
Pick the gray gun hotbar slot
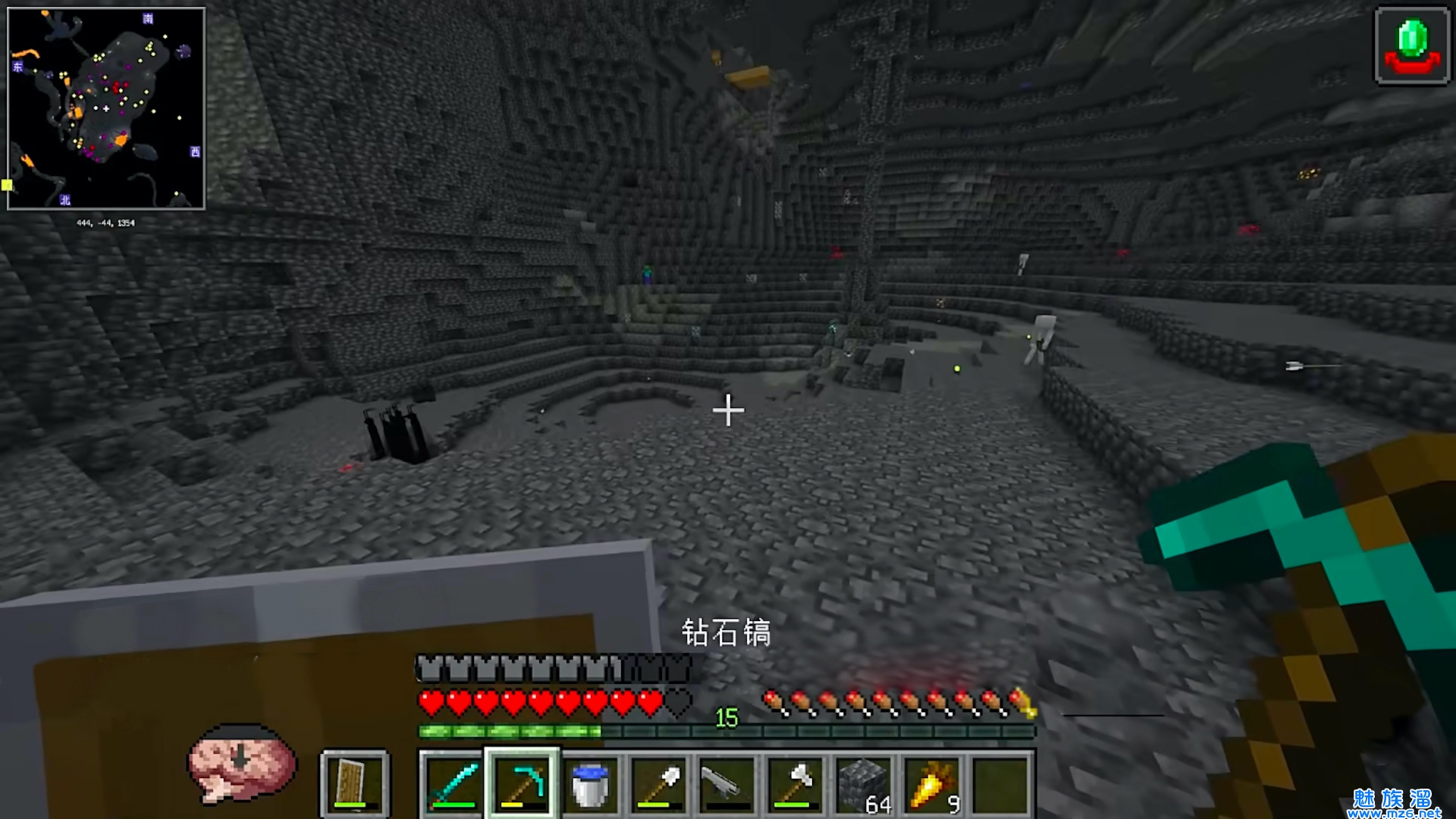[726, 784]
